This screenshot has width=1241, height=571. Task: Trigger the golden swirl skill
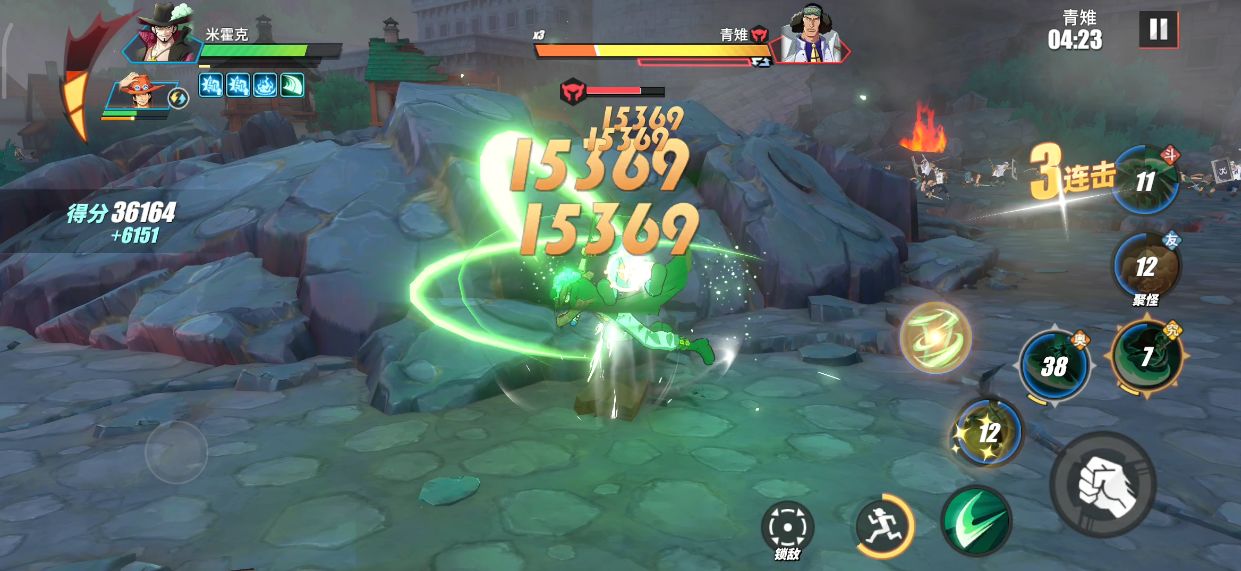(935, 337)
